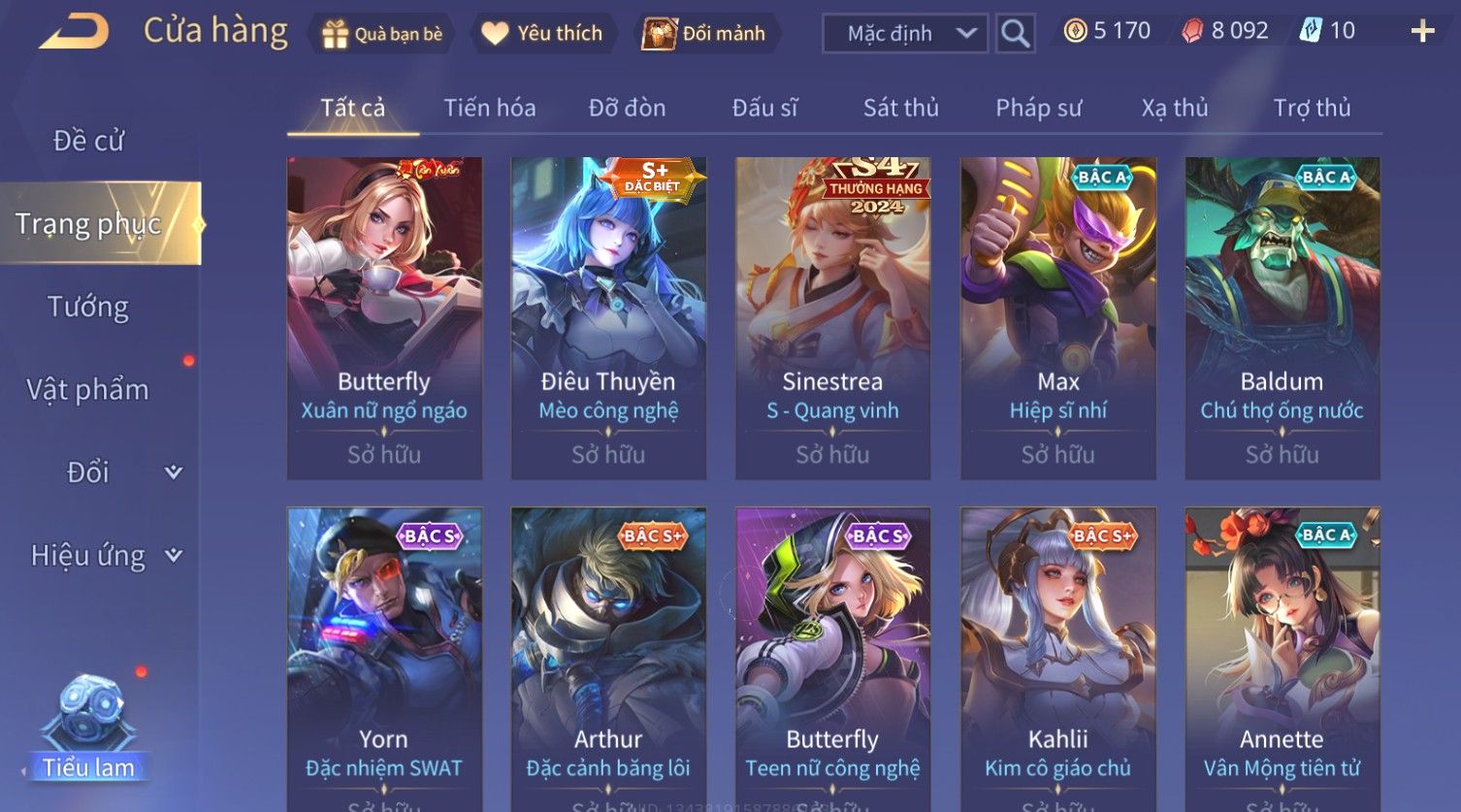Expand the Hiệu ứng sidebar menu

pos(105,556)
